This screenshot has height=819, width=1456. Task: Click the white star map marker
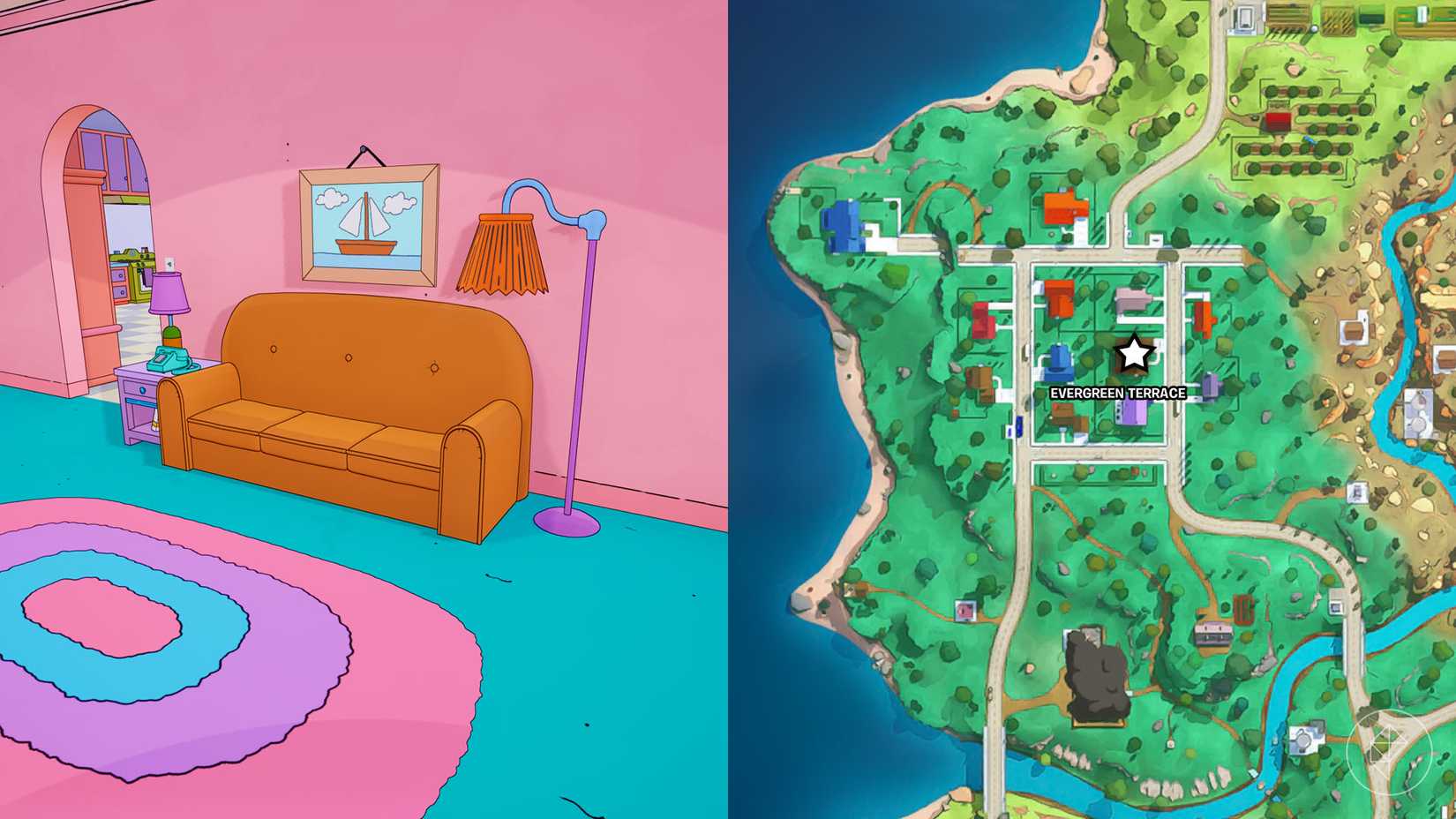[x=1134, y=354]
